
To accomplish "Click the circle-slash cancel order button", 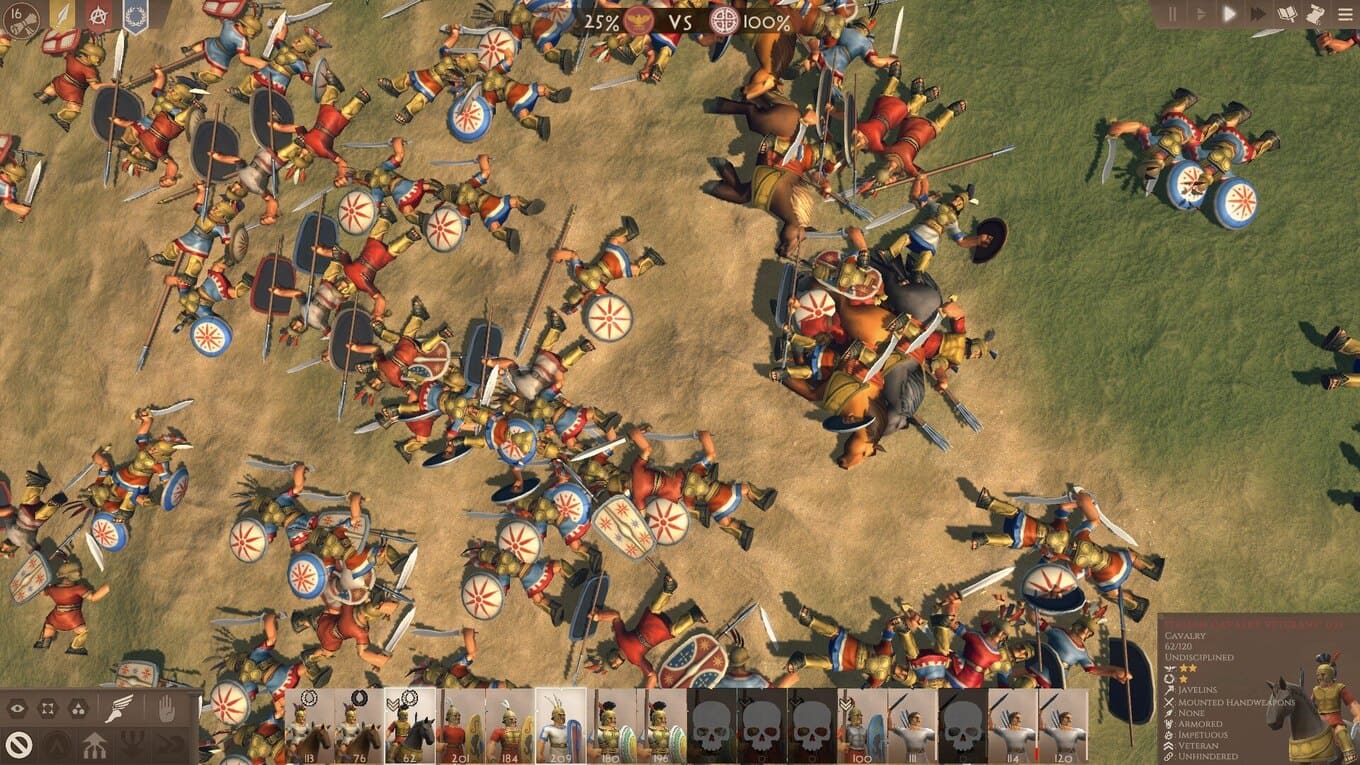I will point(17,743).
